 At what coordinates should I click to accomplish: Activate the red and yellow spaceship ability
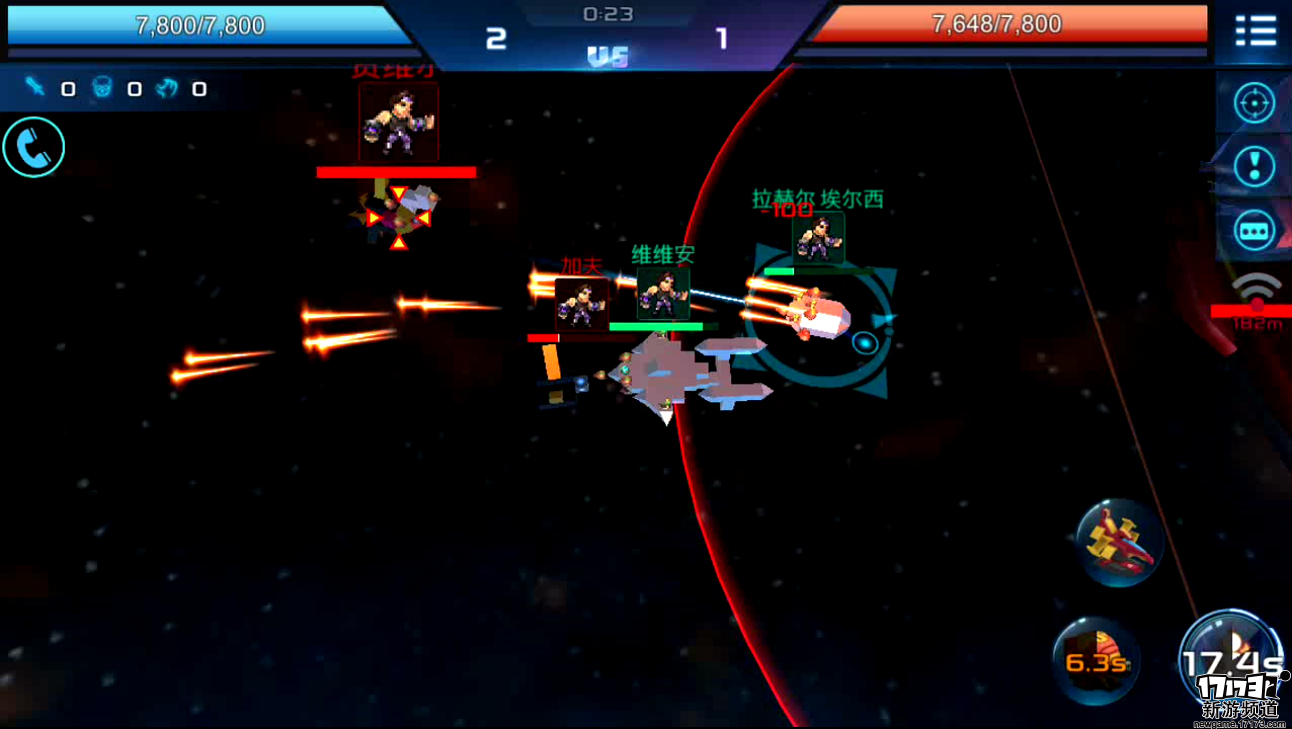point(1120,543)
